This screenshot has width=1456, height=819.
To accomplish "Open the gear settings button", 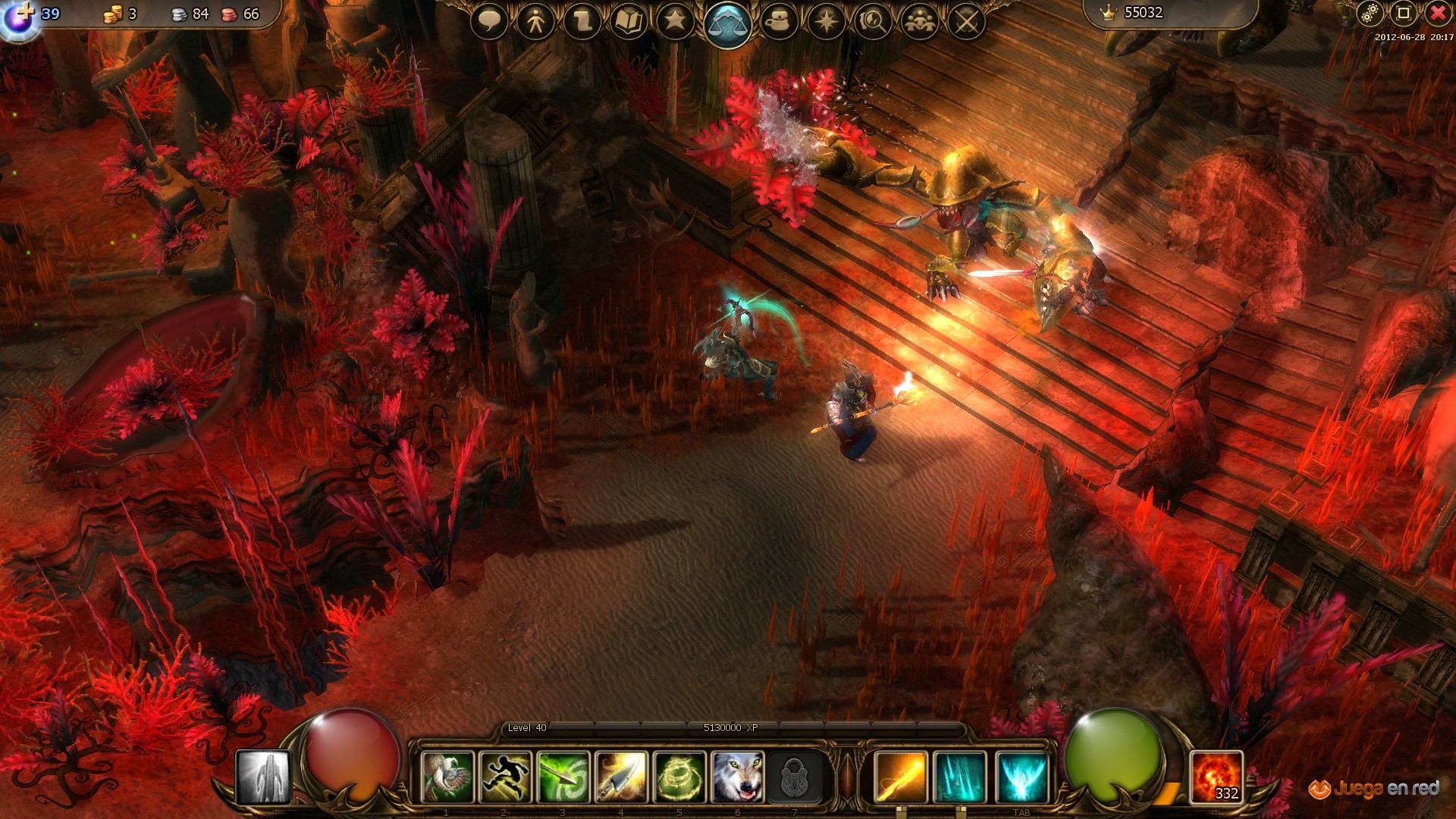I will tap(1369, 13).
